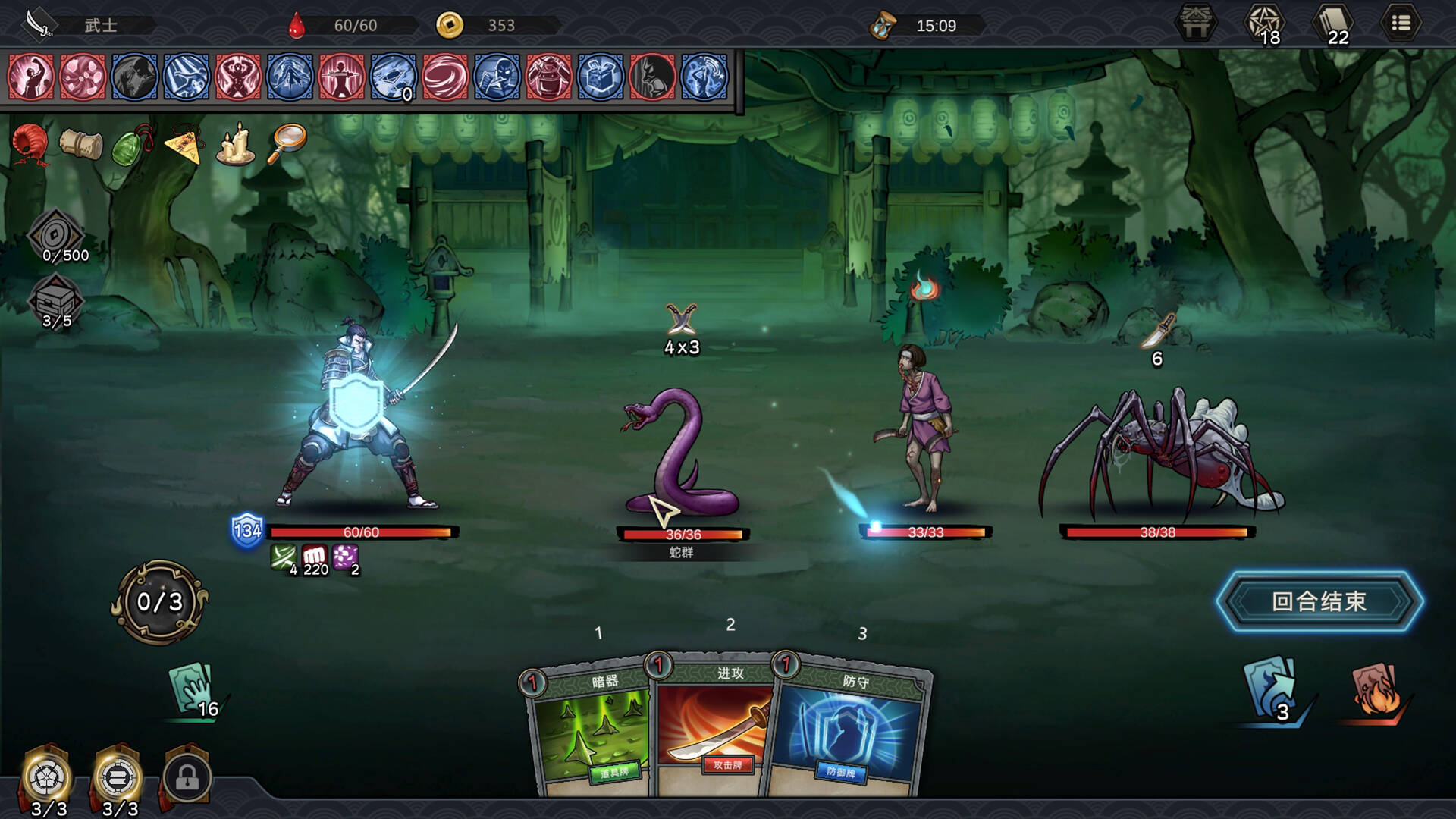The width and height of the screenshot is (1456, 819).
Task: Show the blue draw pile with 3 cards
Action: click(1272, 690)
